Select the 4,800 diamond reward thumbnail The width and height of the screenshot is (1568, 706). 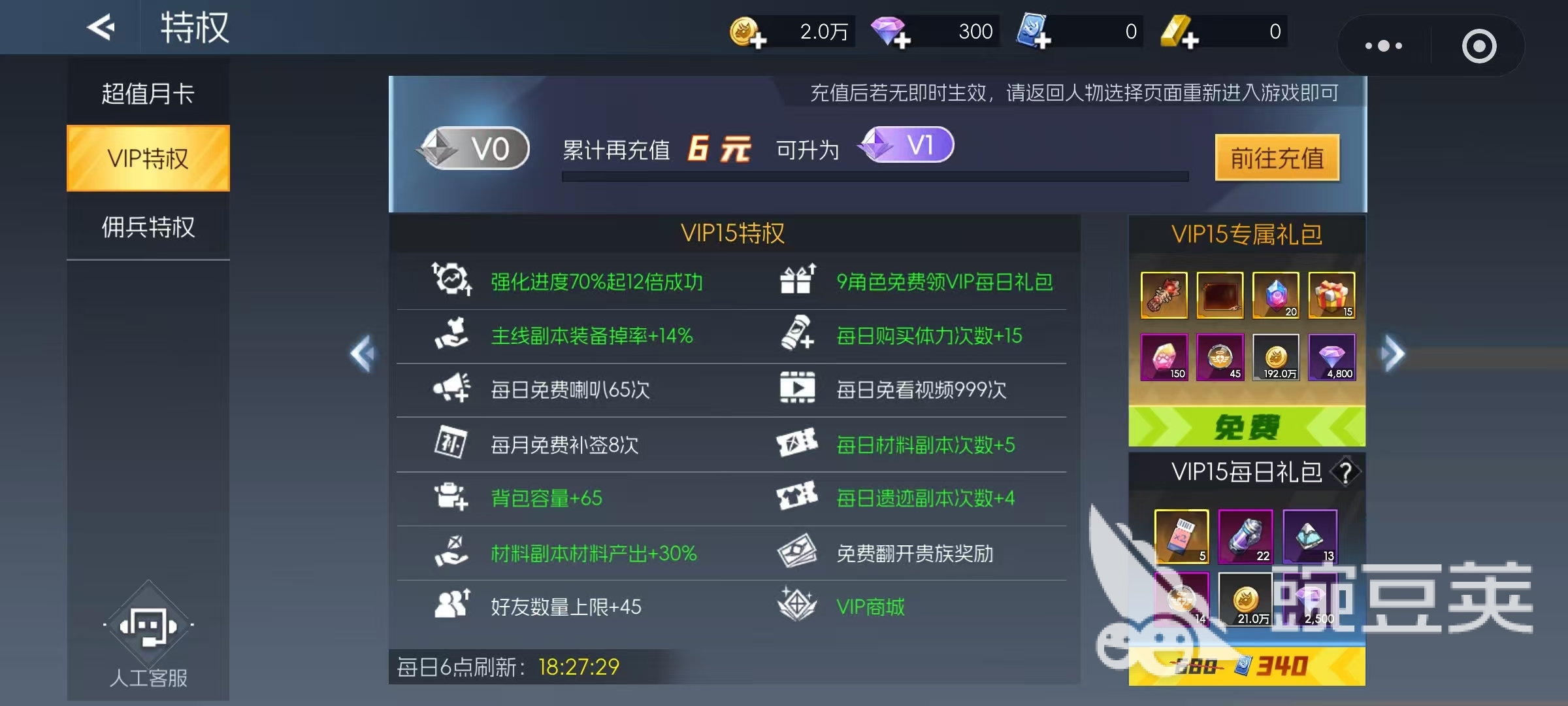pyautogui.click(x=1331, y=357)
